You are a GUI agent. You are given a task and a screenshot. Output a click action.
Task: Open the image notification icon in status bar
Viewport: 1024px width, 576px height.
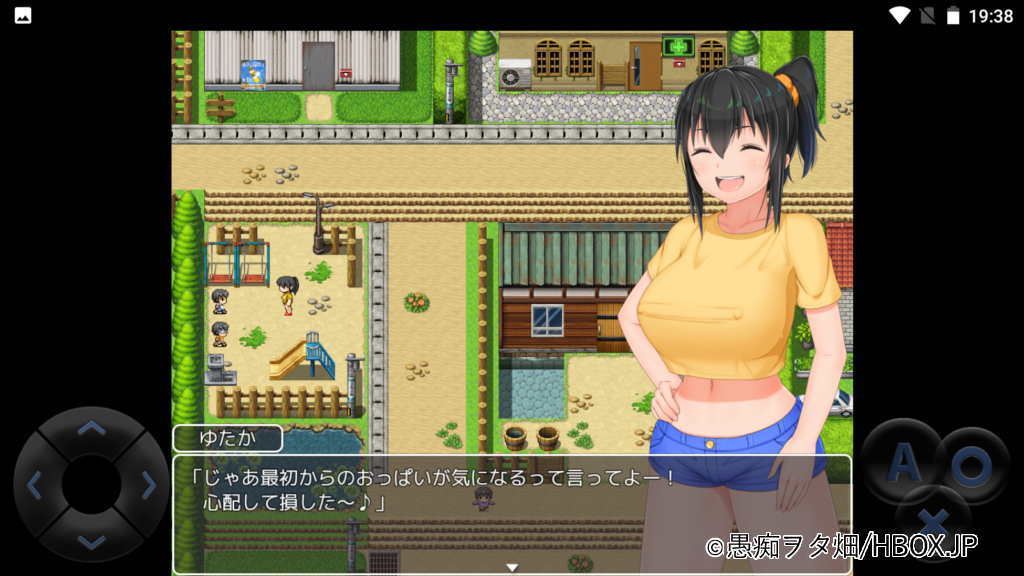point(22,15)
